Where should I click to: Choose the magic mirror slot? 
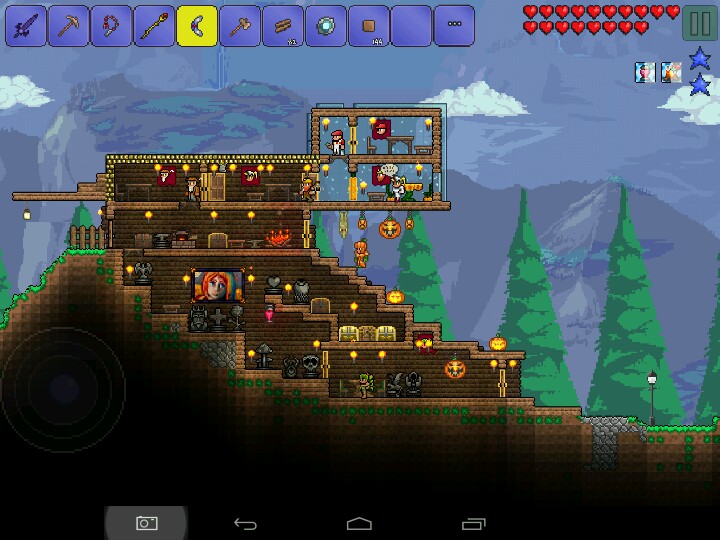326,26
